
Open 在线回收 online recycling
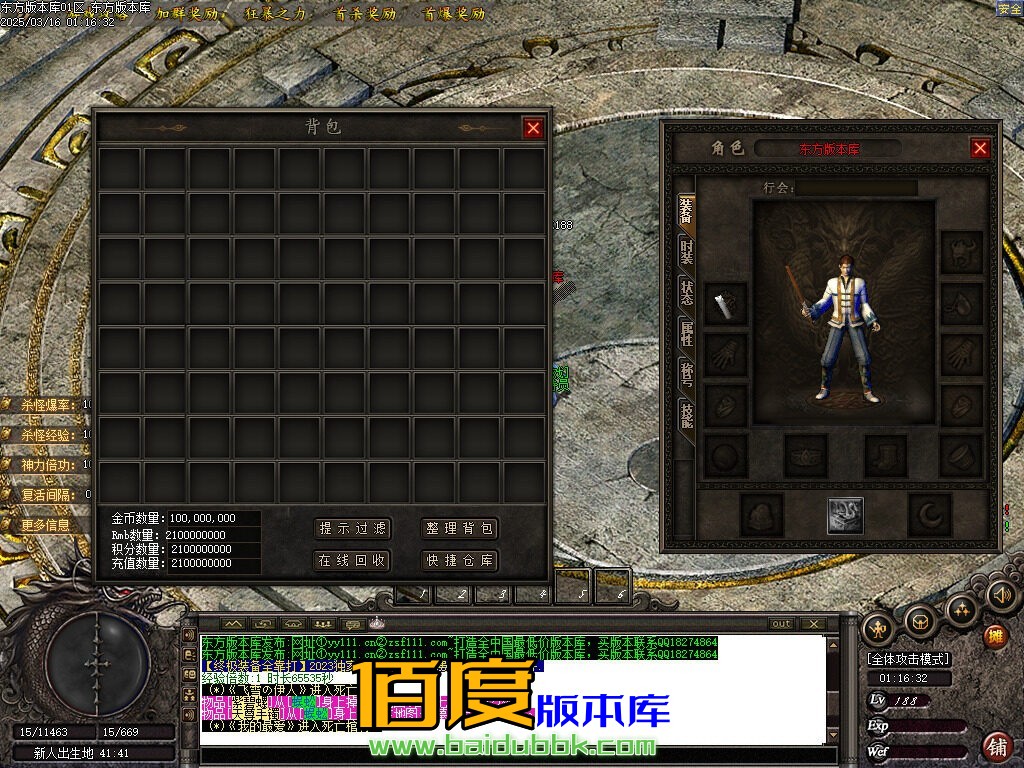(x=352, y=560)
